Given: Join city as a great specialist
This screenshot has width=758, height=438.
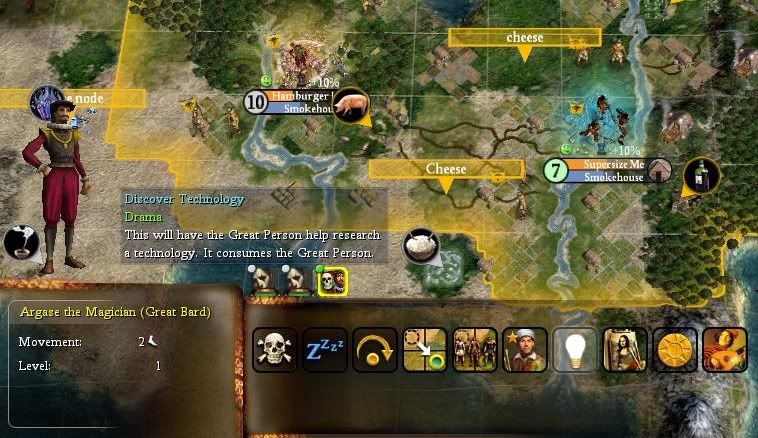Looking at the screenshot, I should (525, 350).
